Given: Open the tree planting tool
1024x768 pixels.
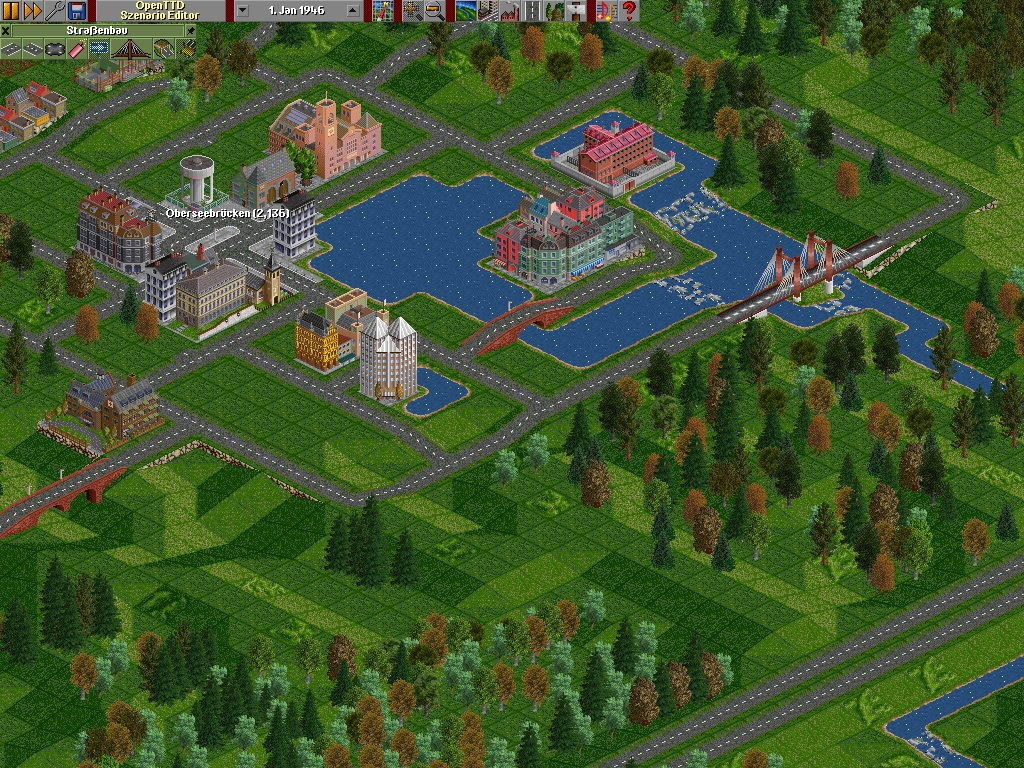Looking at the screenshot, I should [554, 11].
